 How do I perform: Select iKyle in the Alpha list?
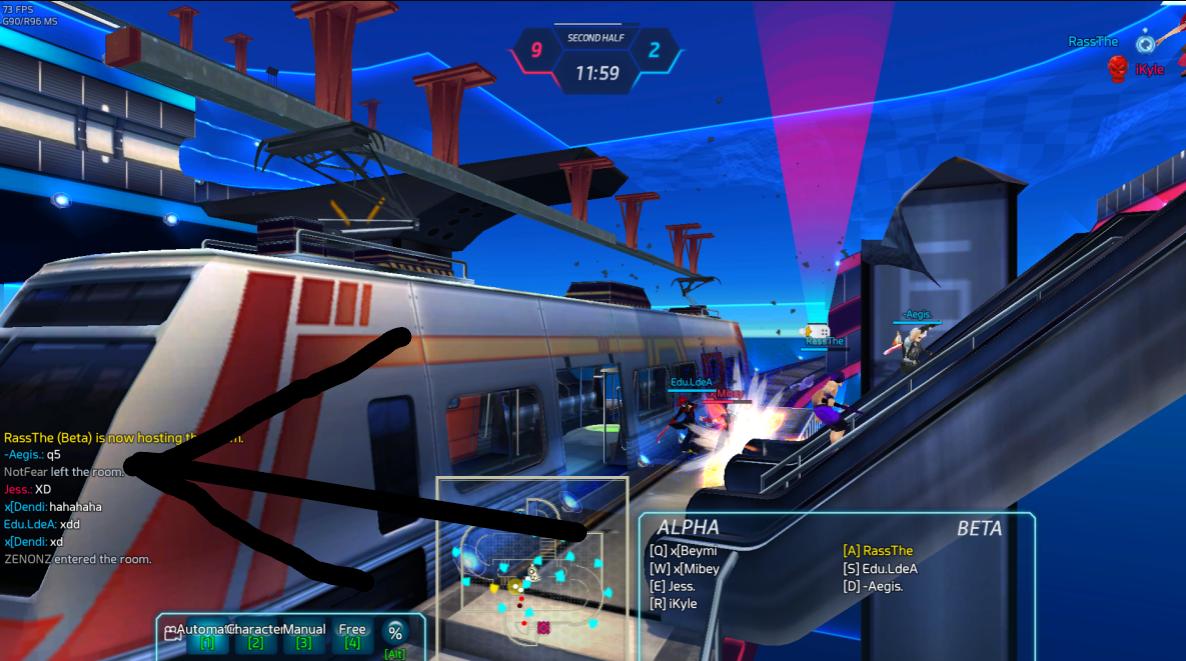[x=673, y=604]
